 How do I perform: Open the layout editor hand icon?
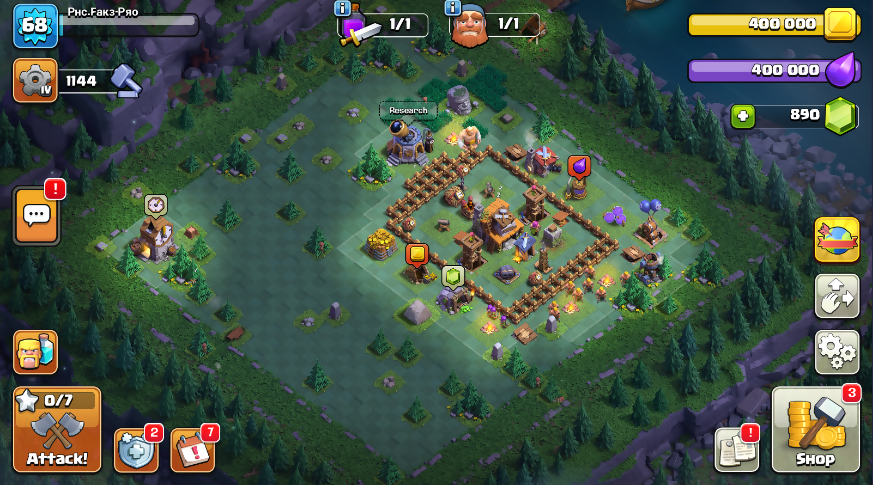(836, 295)
